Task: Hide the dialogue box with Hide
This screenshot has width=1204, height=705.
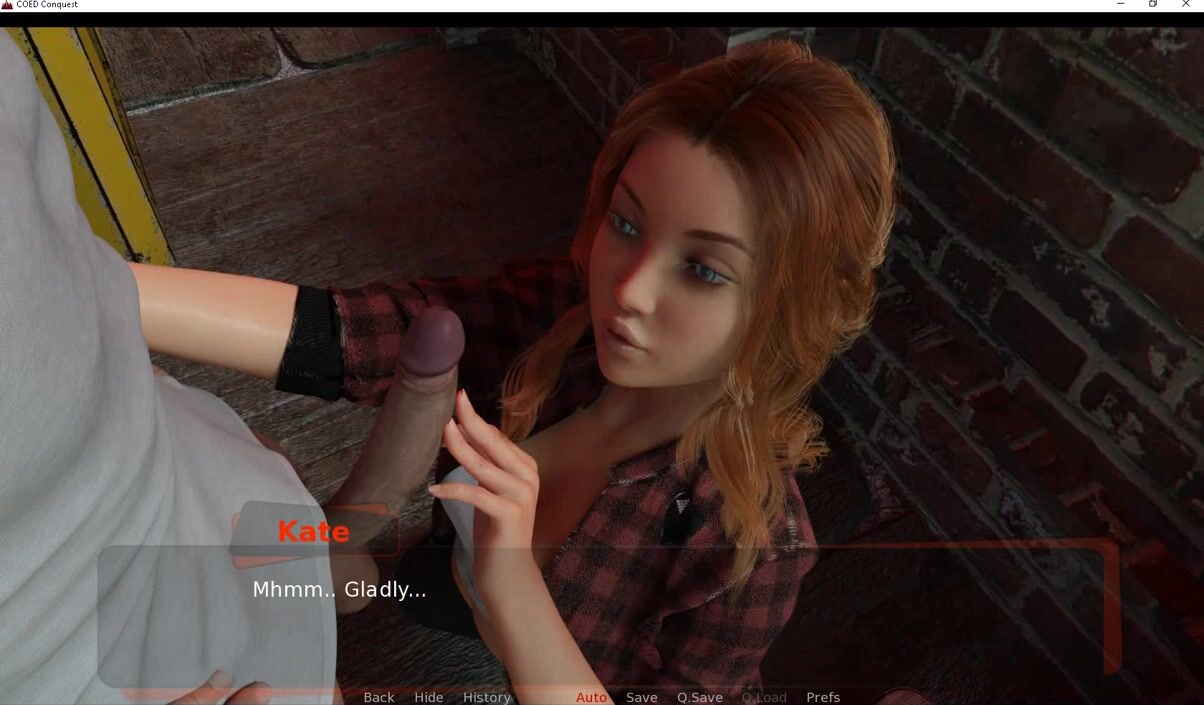Action: tap(428, 697)
